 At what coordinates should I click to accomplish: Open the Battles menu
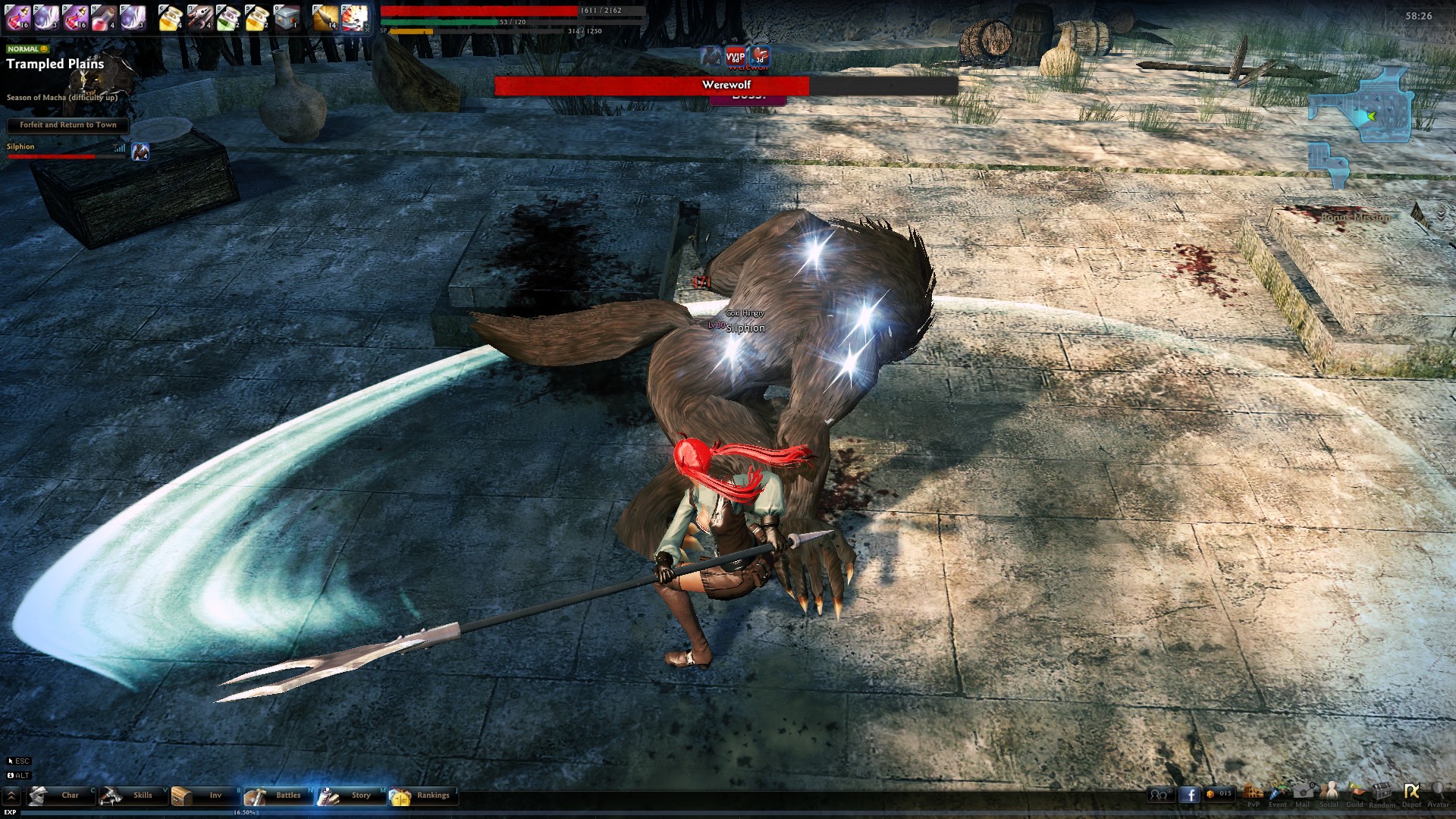point(278,795)
